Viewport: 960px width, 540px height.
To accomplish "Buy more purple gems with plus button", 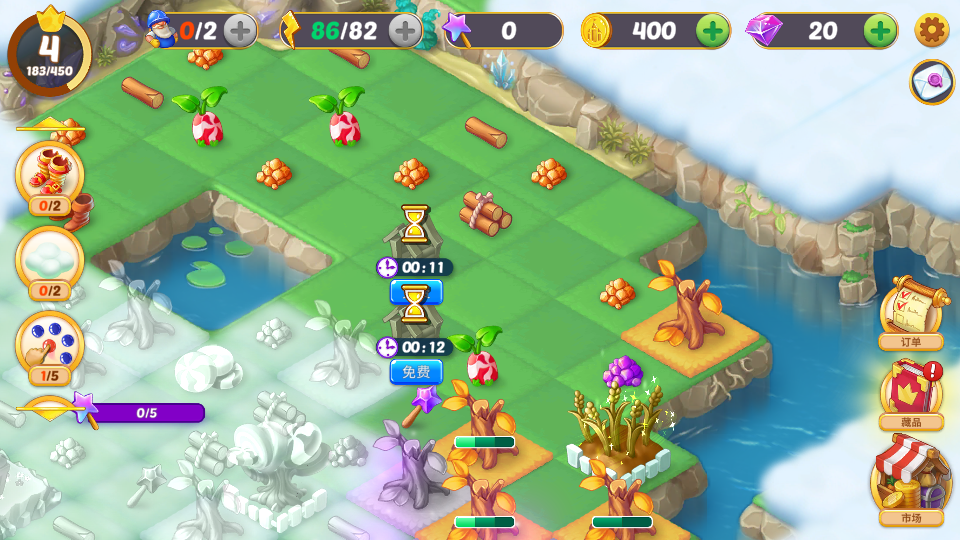I will tap(880, 31).
